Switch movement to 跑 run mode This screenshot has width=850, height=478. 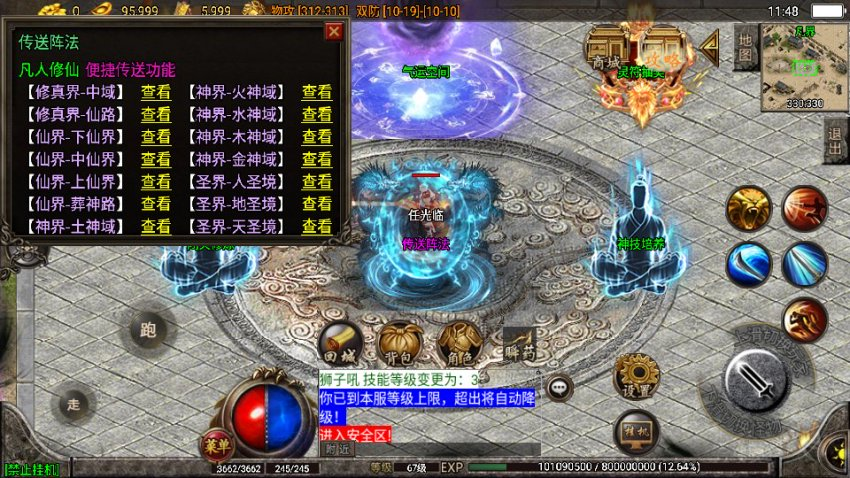(149, 330)
